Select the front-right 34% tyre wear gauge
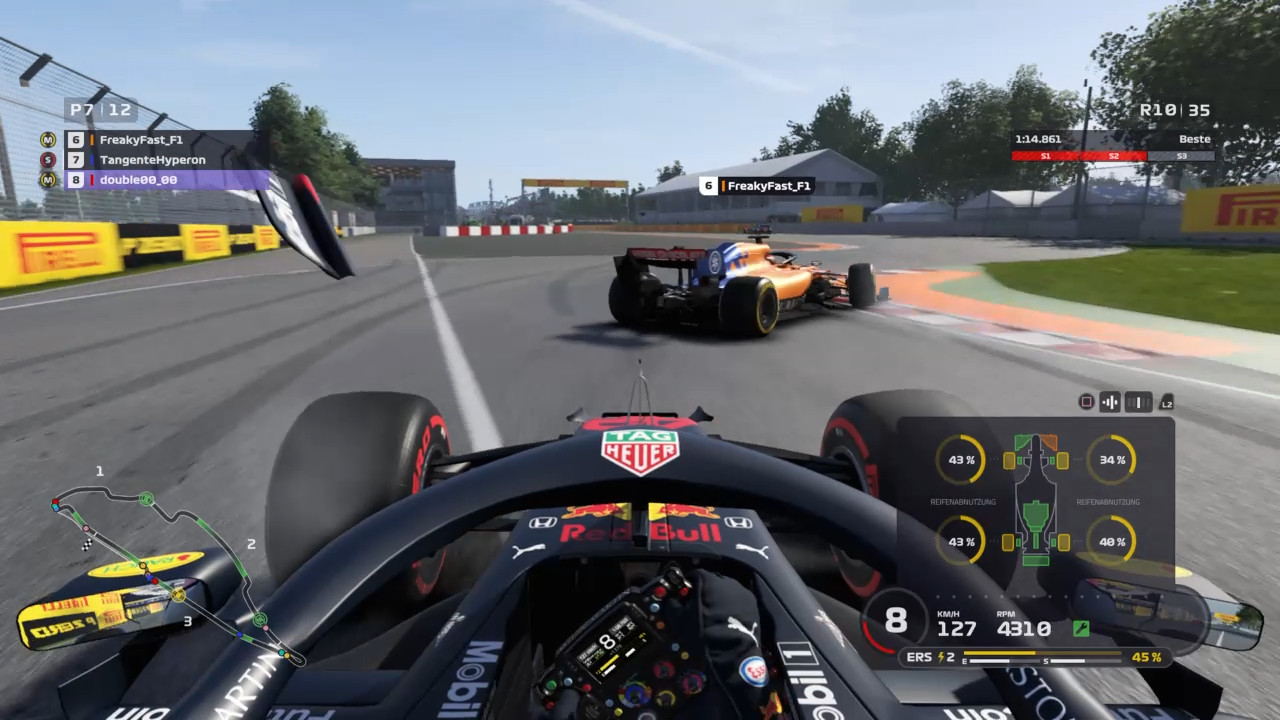This screenshot has width=1280, height=720. 1111,460
